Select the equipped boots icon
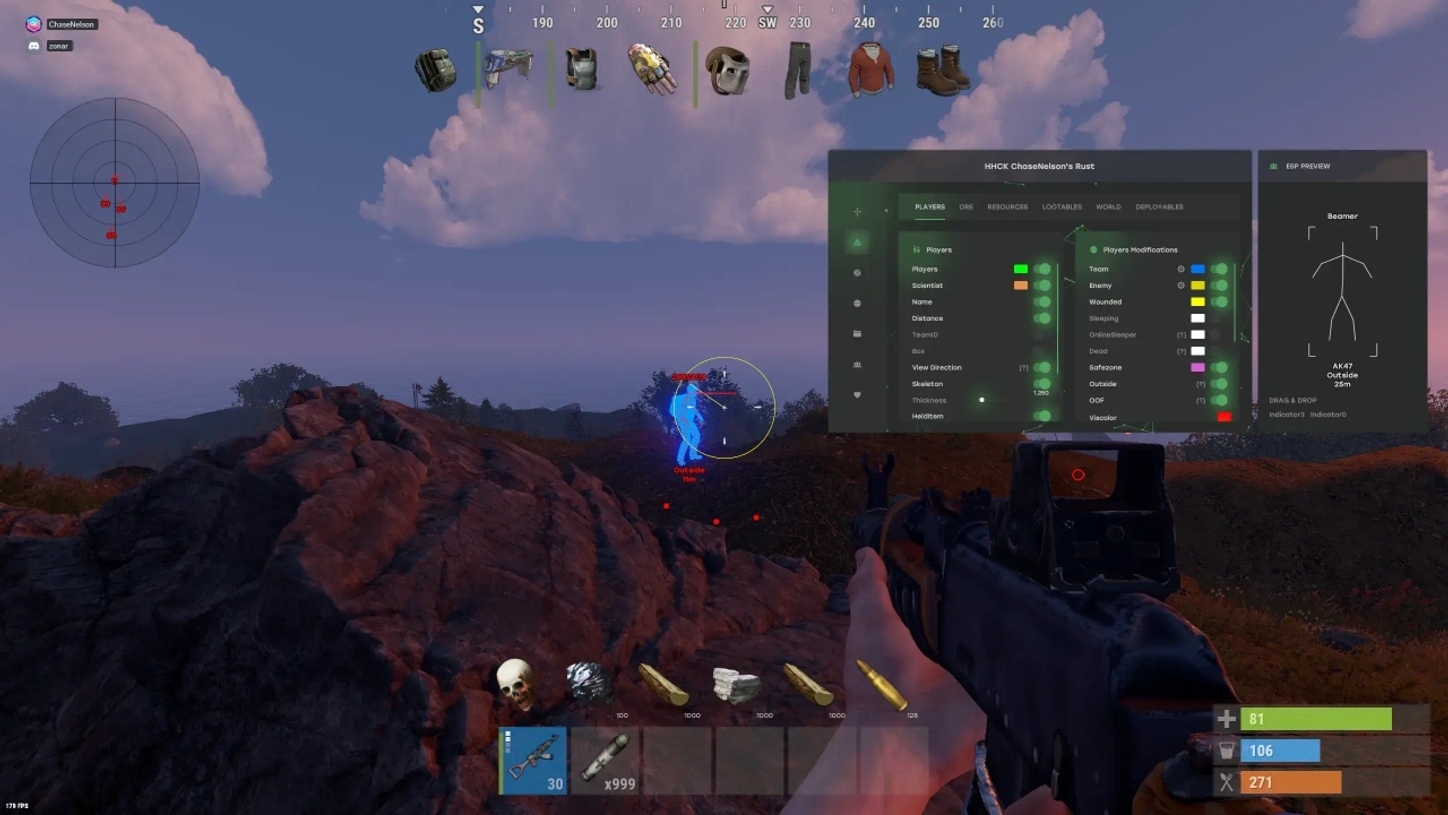Screen dimensions: 1448x815 tap(942, 70)
